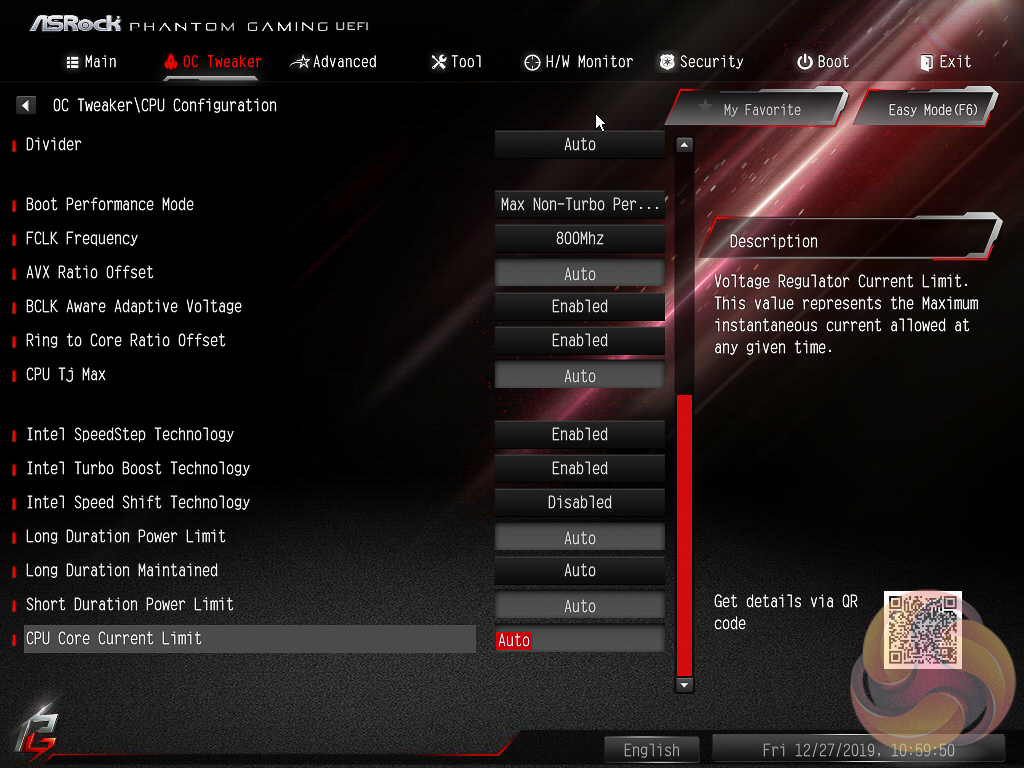The width and height of the screenshot is (1024, 768).
Task: Click the back arrow beside OC Tweaker path
Action: pos(26,105)
